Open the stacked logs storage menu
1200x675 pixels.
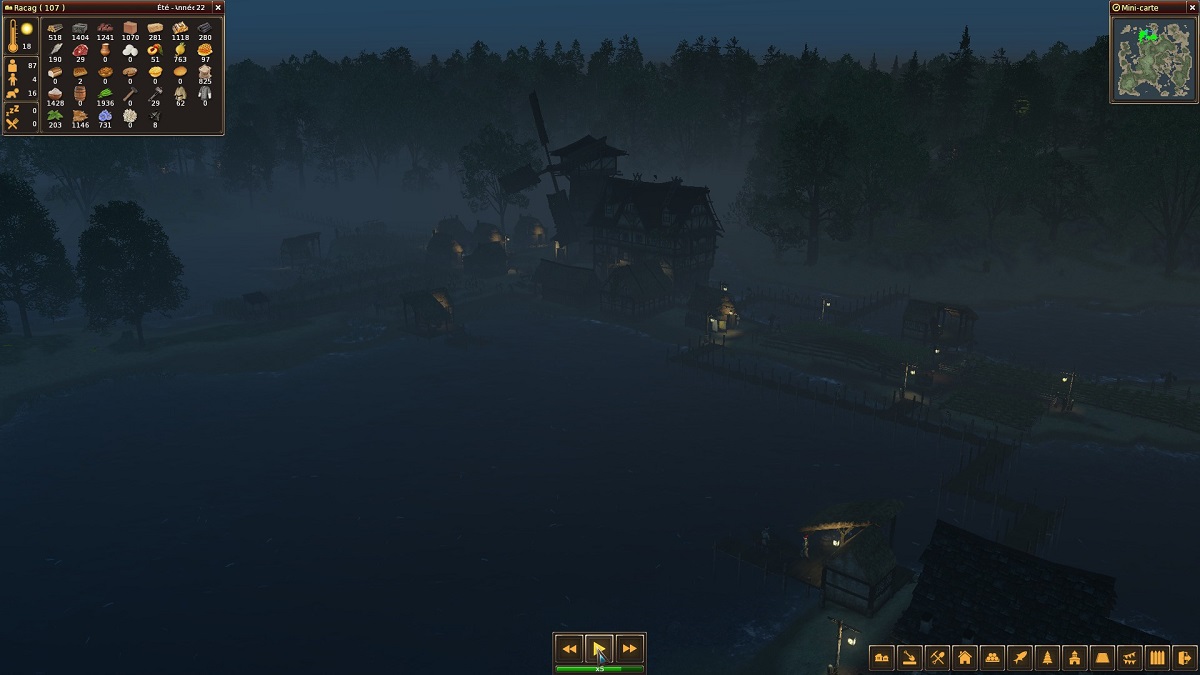(x=992, y=657)
